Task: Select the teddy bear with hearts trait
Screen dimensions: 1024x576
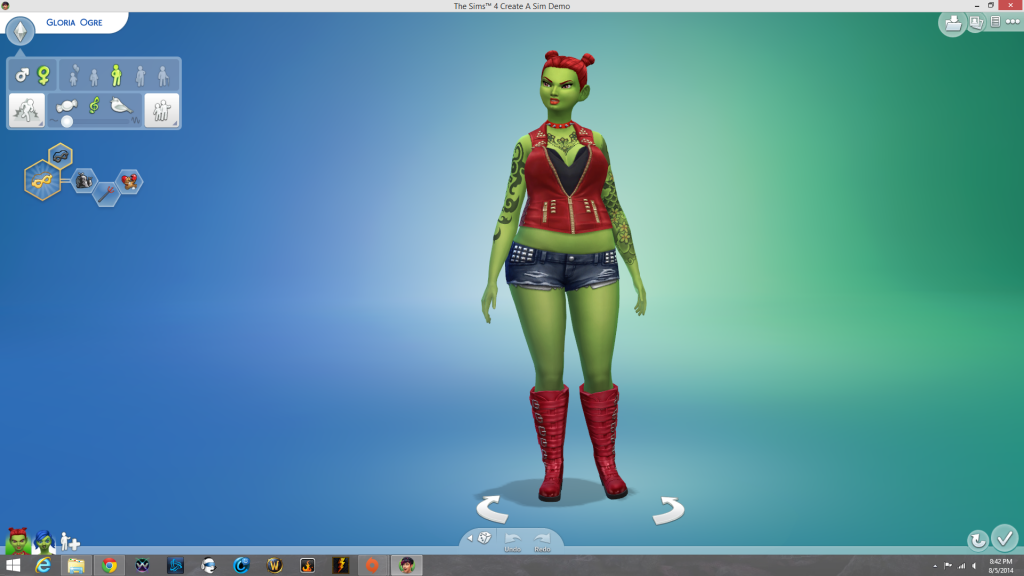Action: point(129,182)
